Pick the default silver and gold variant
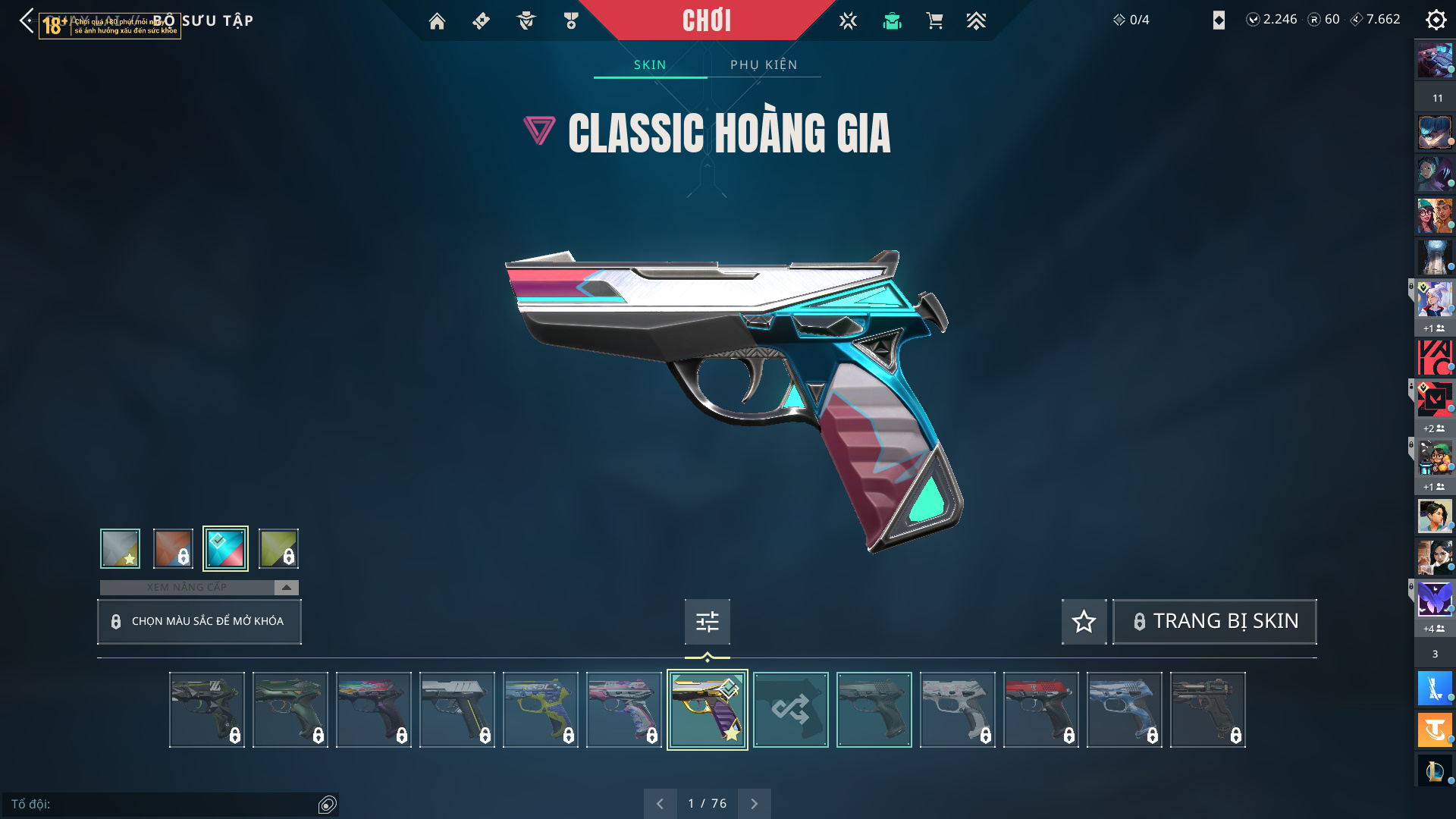Image resolution: width=1456 pixels, height=819 pixels. [x=120, y=548]
